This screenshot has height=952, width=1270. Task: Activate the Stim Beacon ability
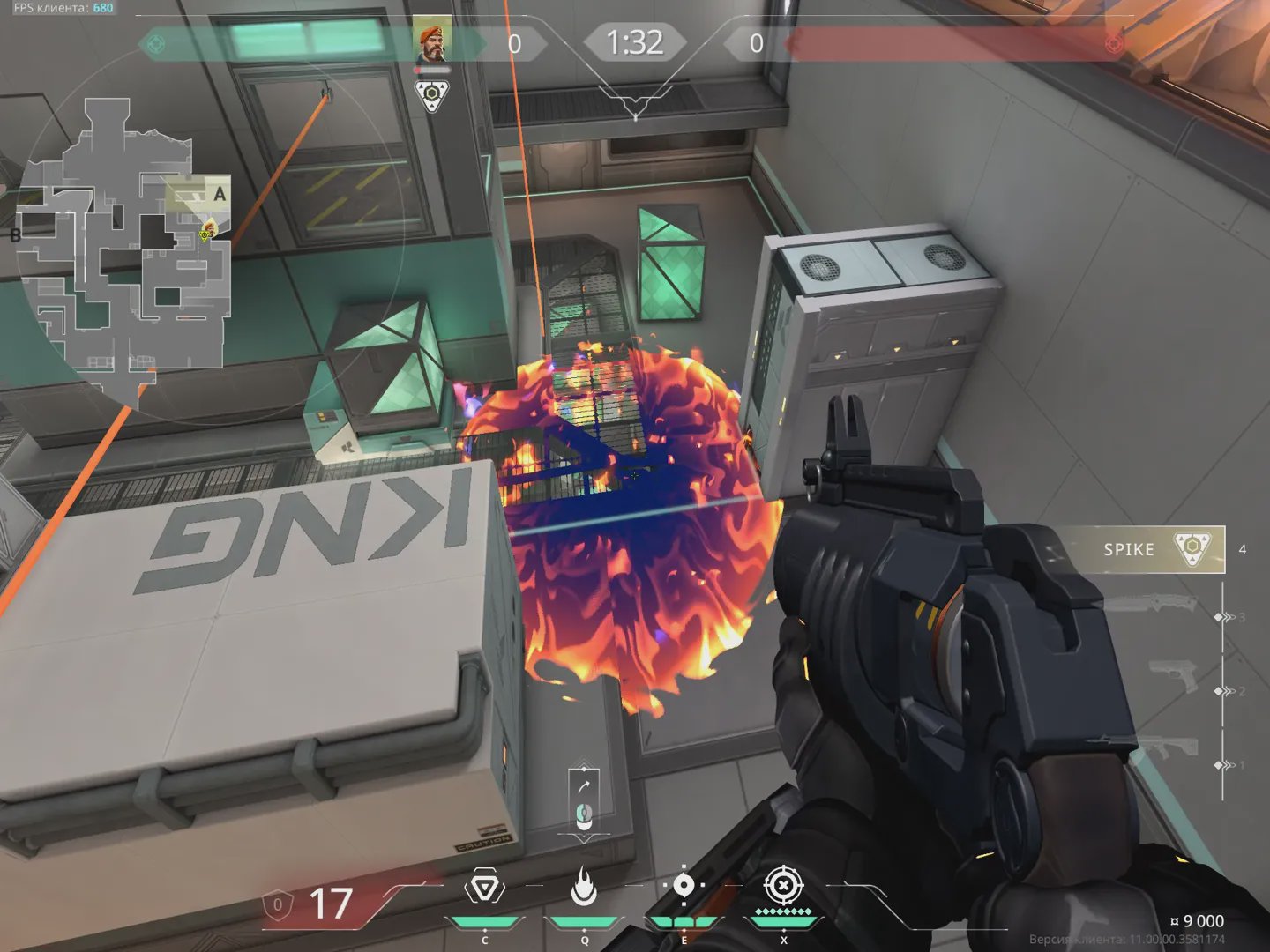[x=484, y=889]
